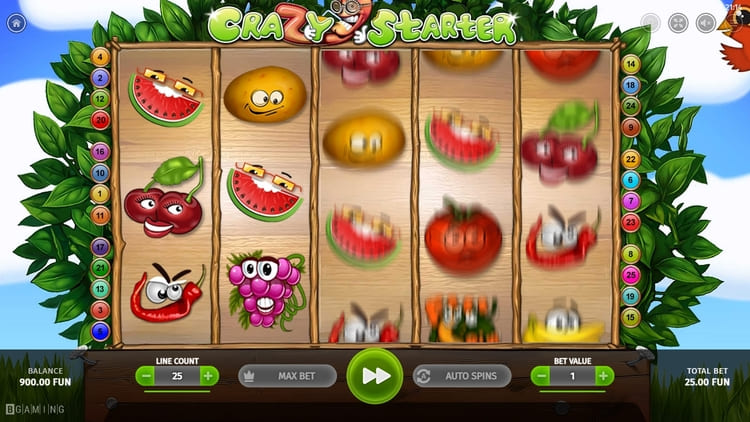Go to the home screen
Image resolution: width=750 pixels, height=422 pixels.
pos(17,23)
